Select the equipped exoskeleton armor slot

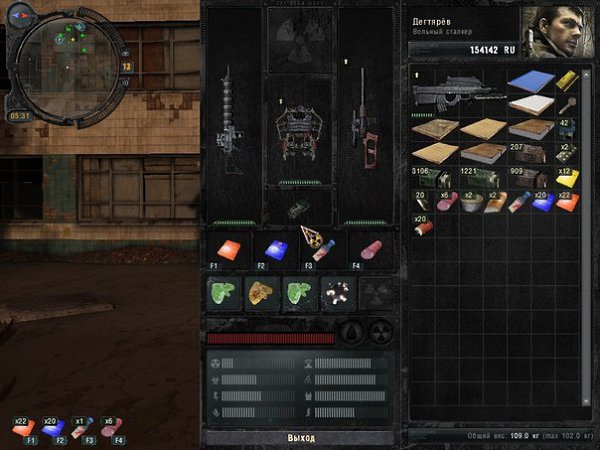(x=301, y=132)
